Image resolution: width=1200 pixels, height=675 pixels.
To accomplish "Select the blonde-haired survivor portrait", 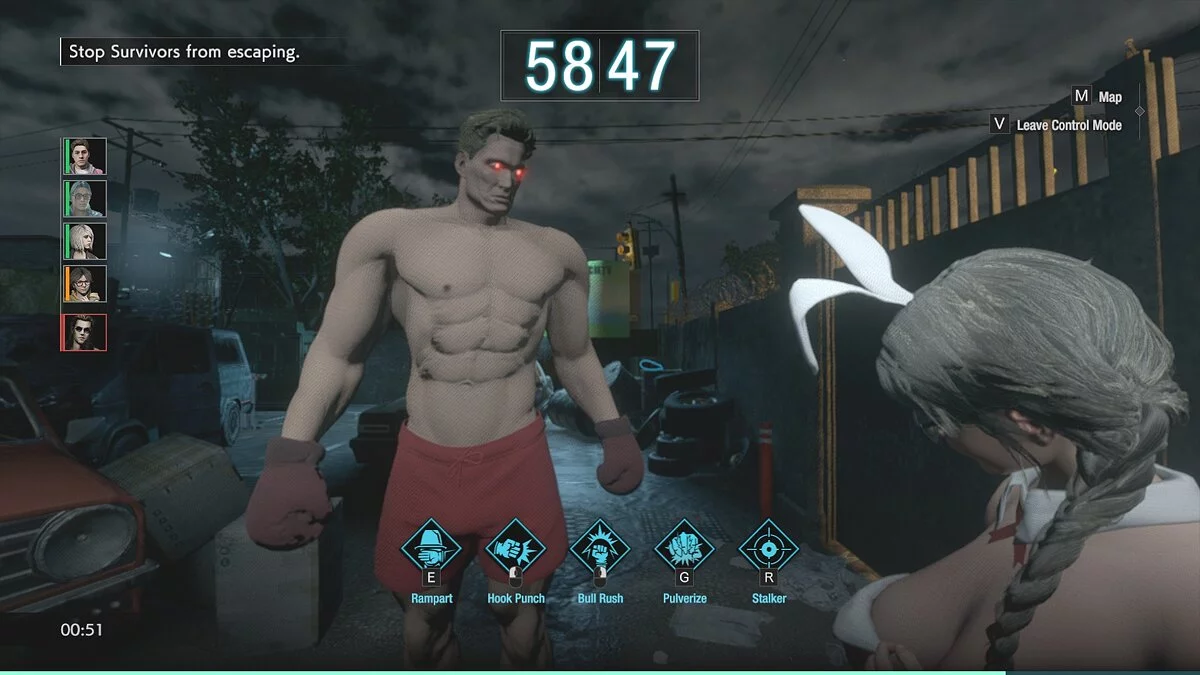I will [85, 242].
